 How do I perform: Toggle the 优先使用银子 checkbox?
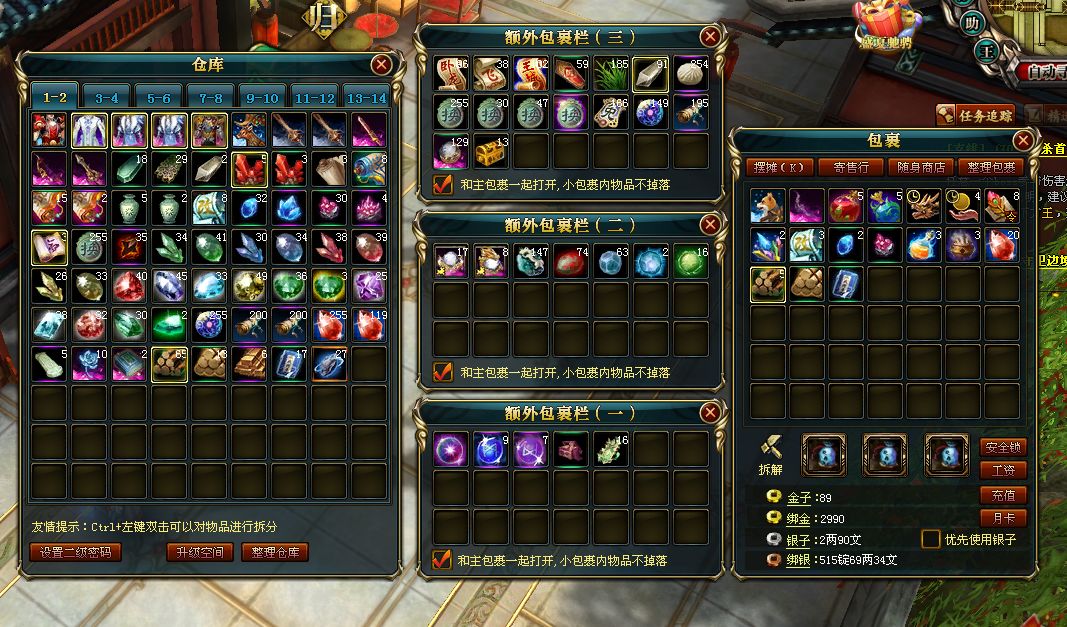click(931, 539)
